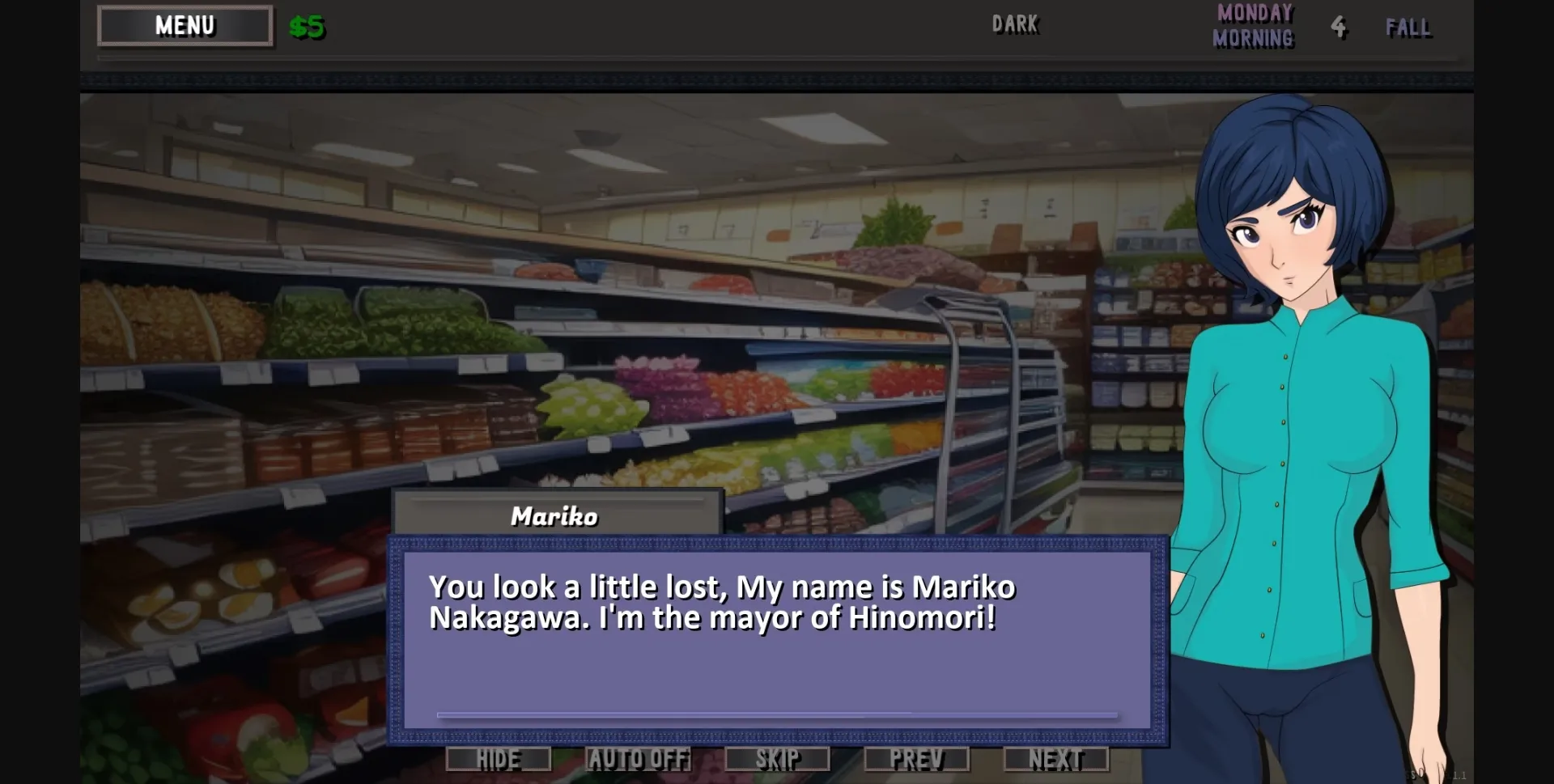Select the MONDAY MORNING time display
This screenshot has width=1554, height=784.
coord(1253,25)
